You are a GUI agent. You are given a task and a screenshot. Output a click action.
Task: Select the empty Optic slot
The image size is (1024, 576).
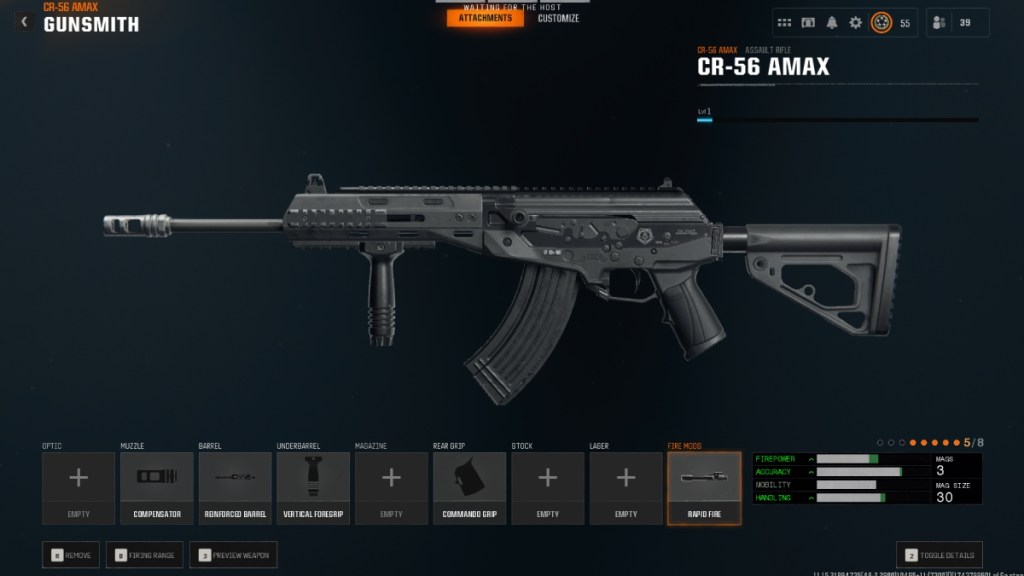78,488
